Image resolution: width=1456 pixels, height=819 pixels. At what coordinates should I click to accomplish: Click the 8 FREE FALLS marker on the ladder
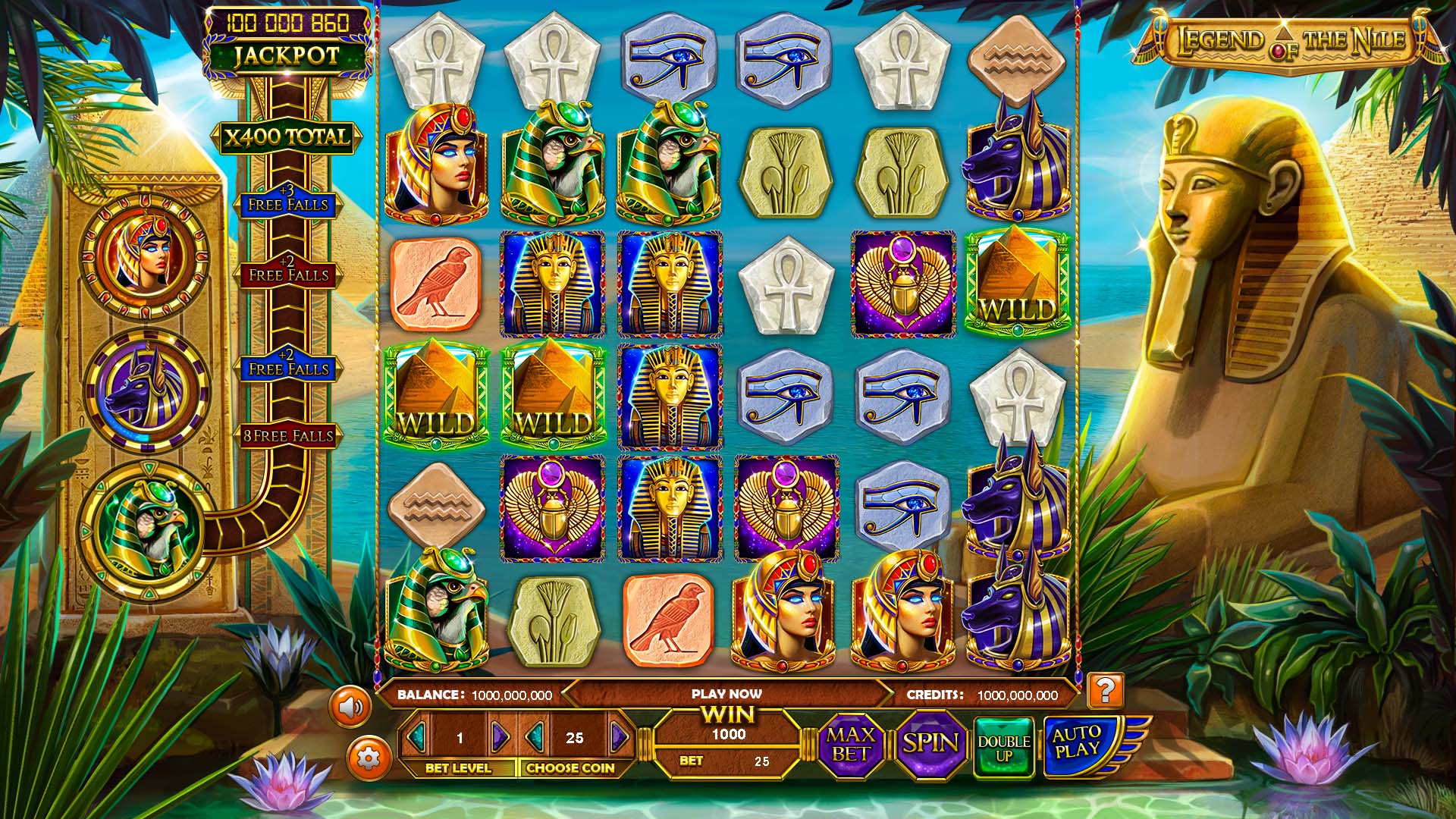tap(287, 435)
